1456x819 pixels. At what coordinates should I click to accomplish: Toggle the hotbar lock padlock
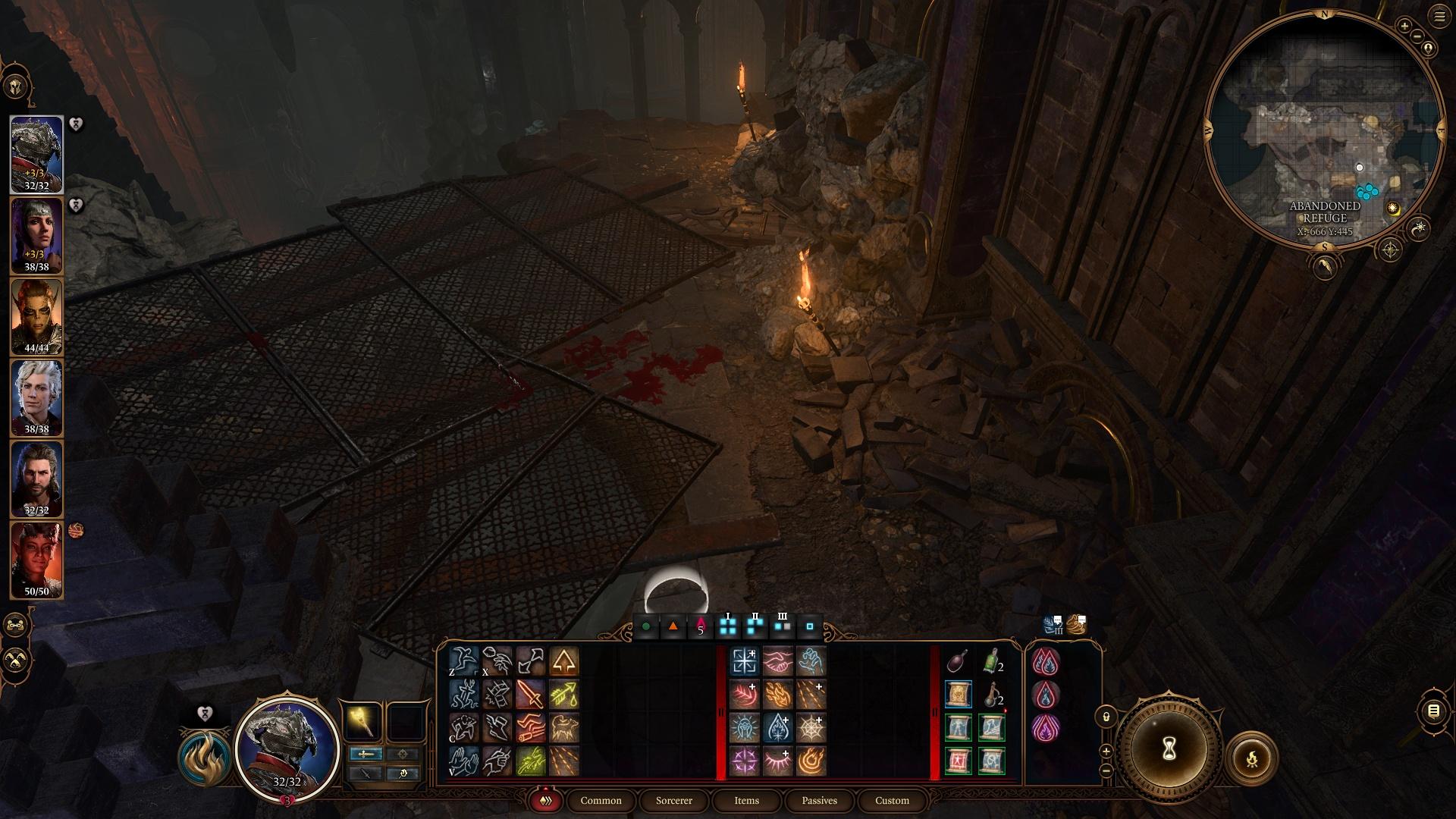click(x=1106, y=717)
